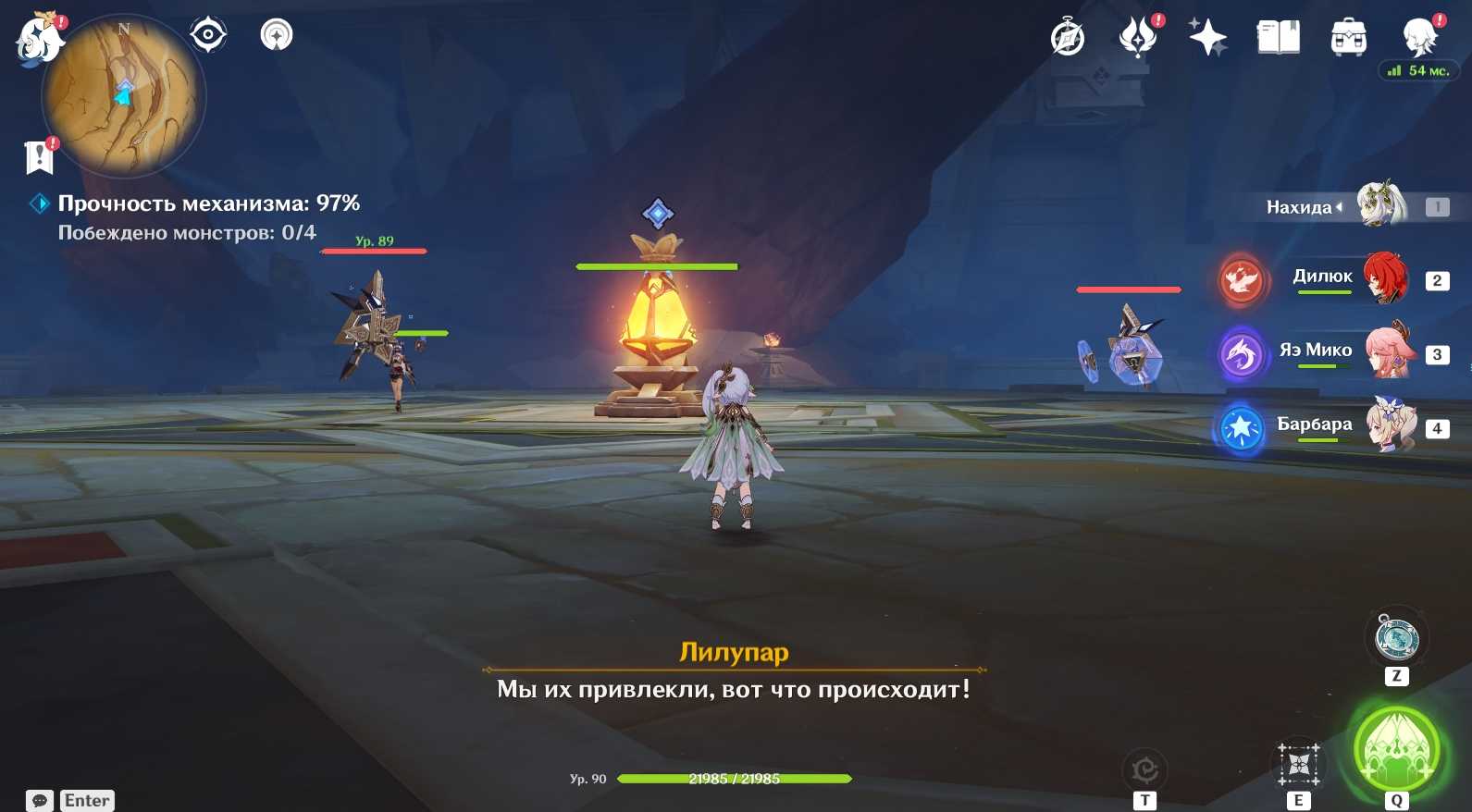This screenshot has width=1472, height=812.
Task: Activate Barbara's blue star burst icon
Action: click(x=1242, y=428)
